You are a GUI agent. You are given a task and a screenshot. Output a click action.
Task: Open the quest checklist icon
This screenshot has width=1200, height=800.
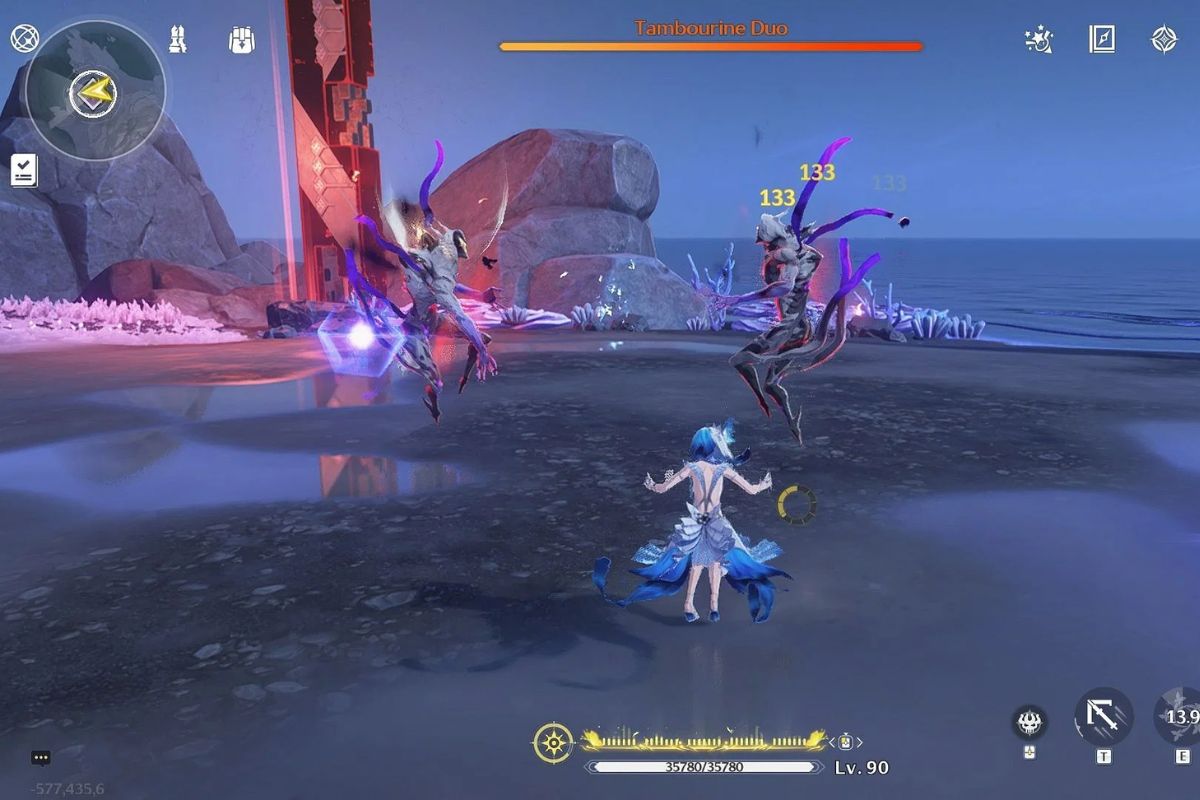[24, 171]
